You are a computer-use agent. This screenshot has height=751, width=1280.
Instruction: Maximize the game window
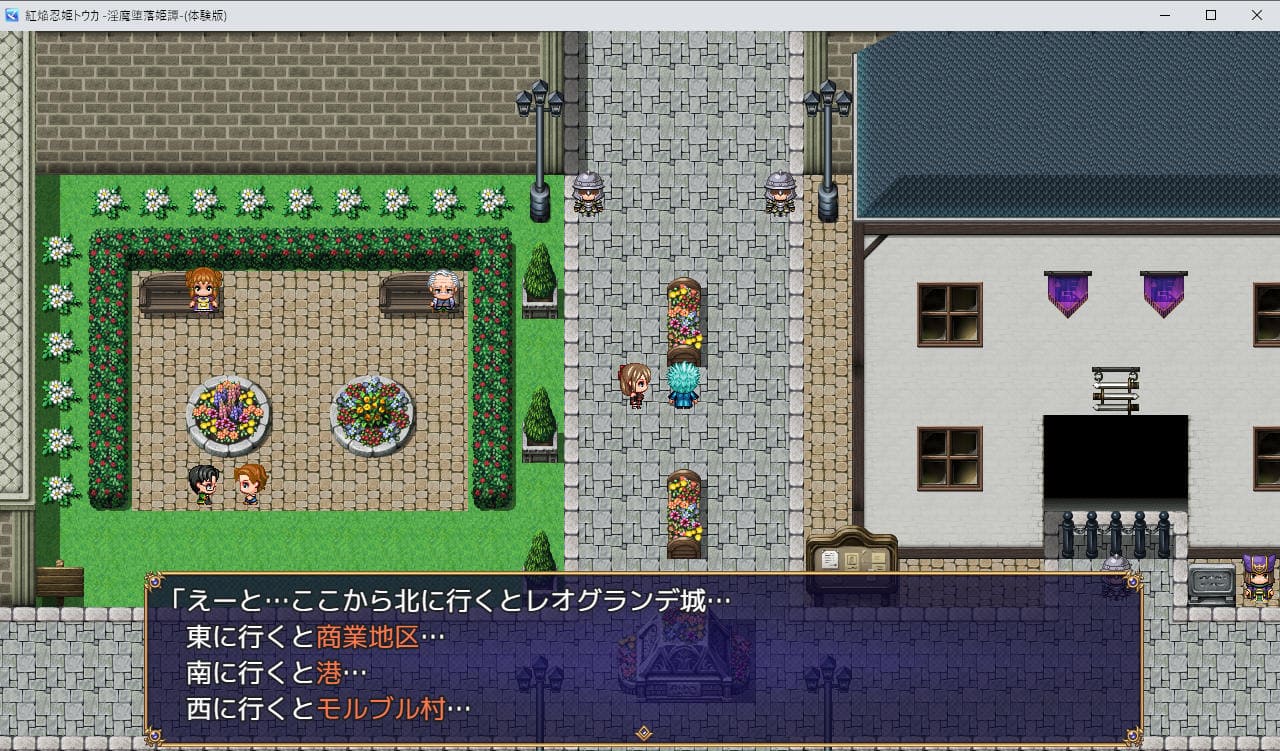click(1210, 15)
